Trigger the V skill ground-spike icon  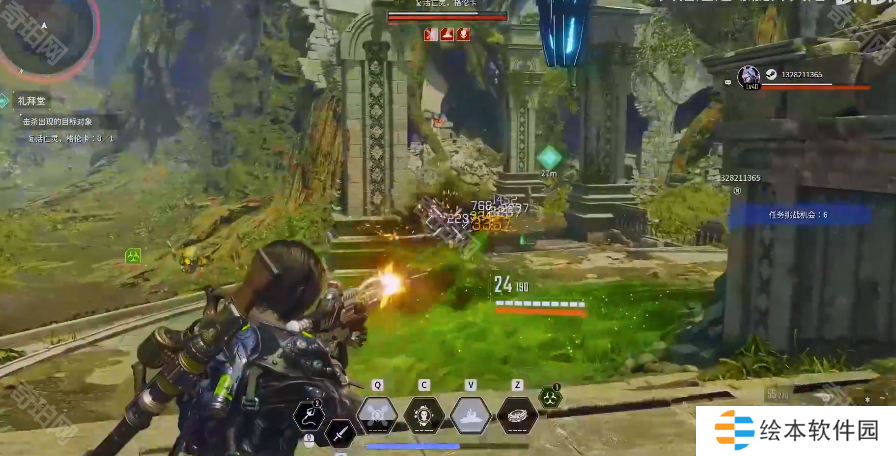tap(470, 414)
